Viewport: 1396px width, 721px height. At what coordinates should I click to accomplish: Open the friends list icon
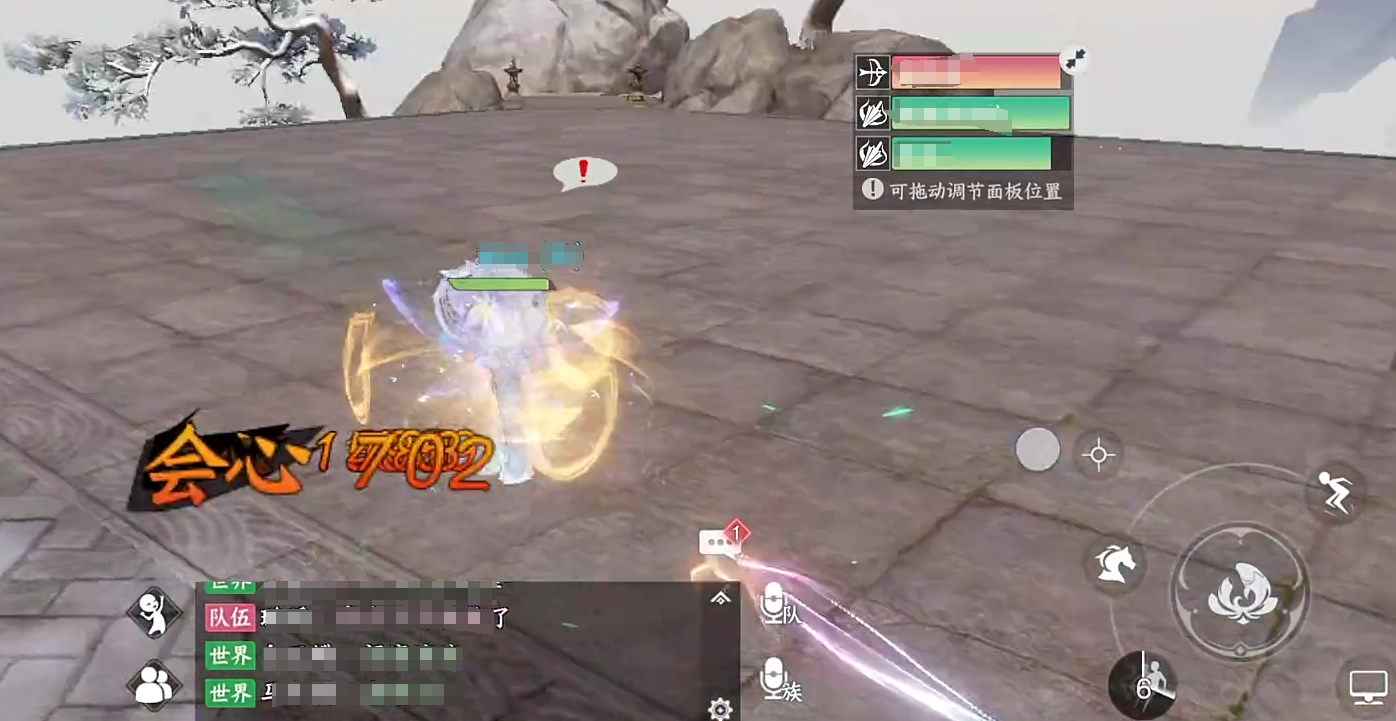pyautogui.click(x=154, y=686)
